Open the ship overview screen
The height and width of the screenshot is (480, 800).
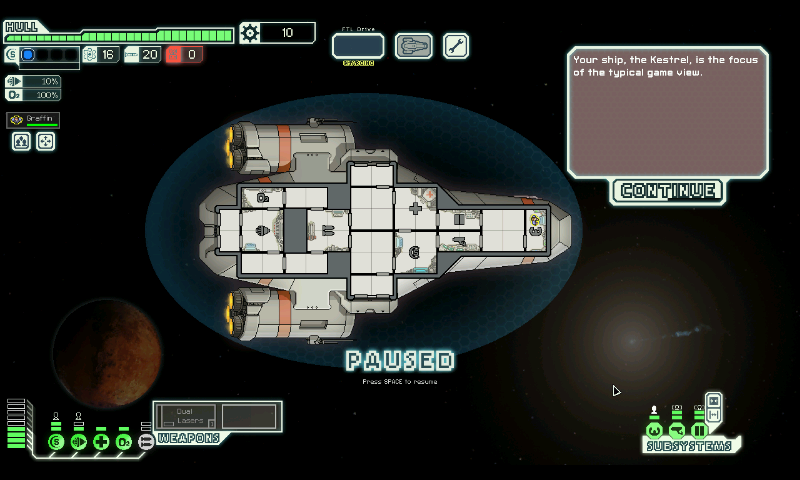(x=413, y=46)
